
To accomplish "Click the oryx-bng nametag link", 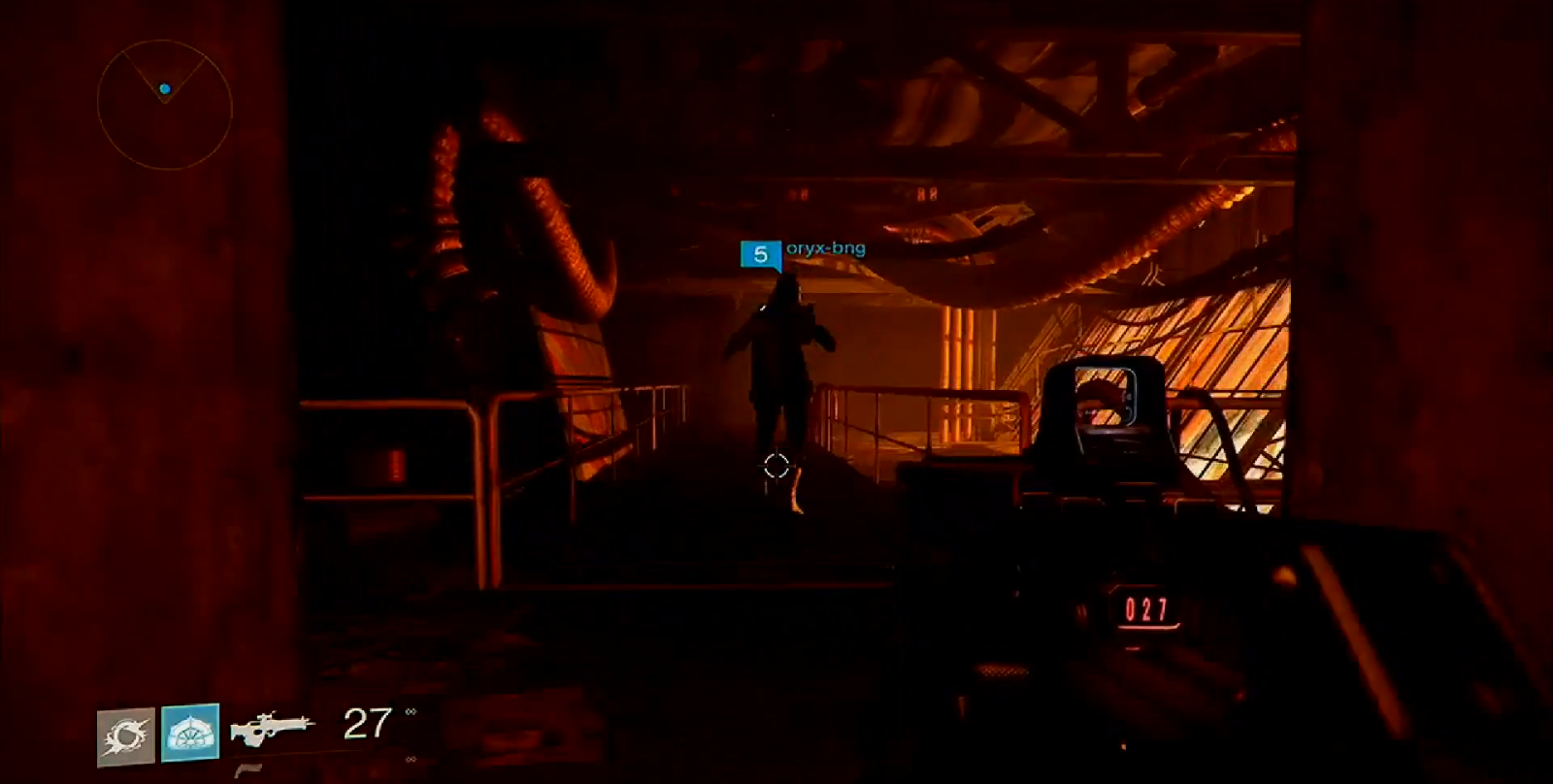I will point(827,248).
